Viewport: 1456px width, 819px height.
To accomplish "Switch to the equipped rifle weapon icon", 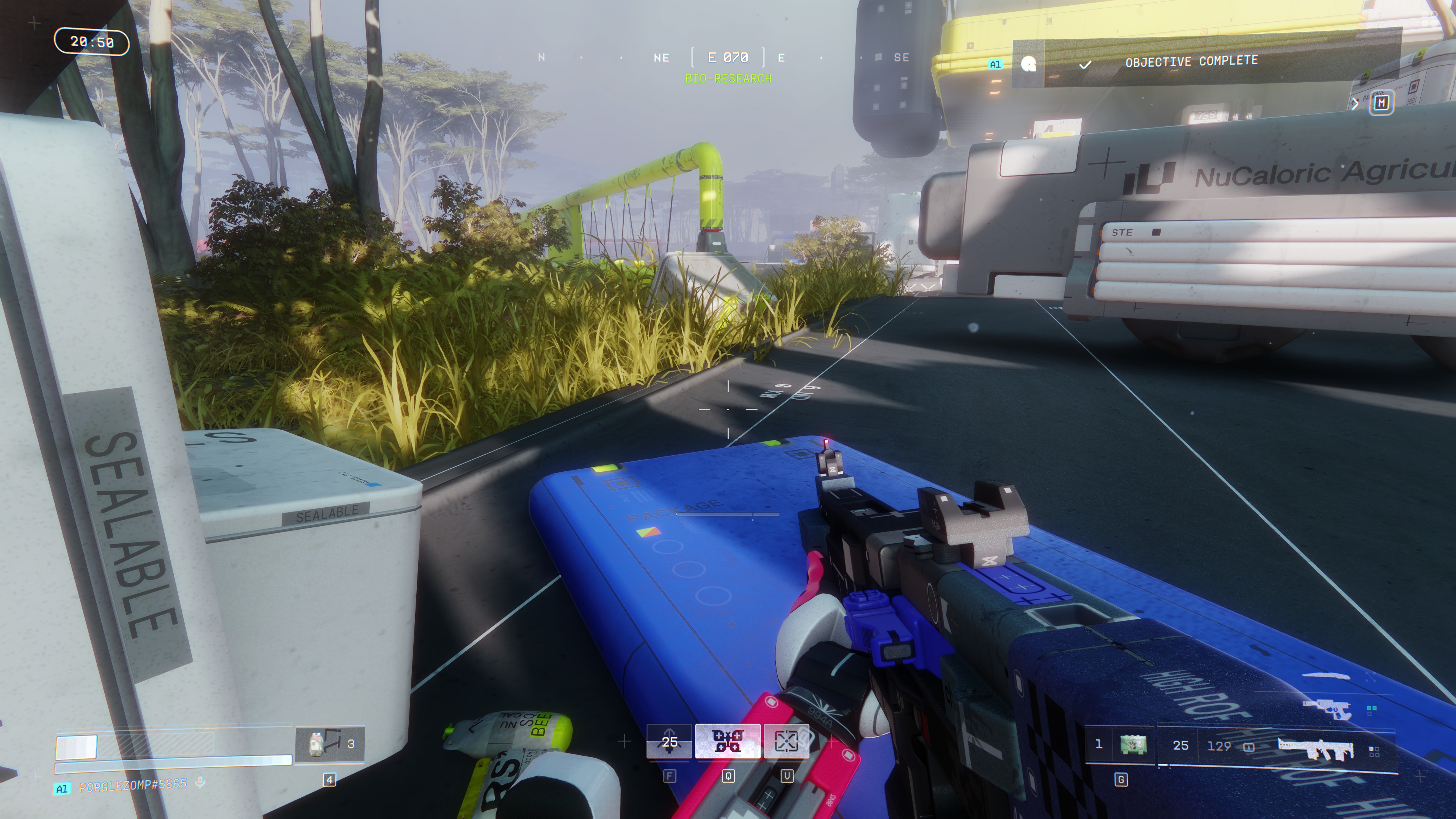I will (1315, 748).
